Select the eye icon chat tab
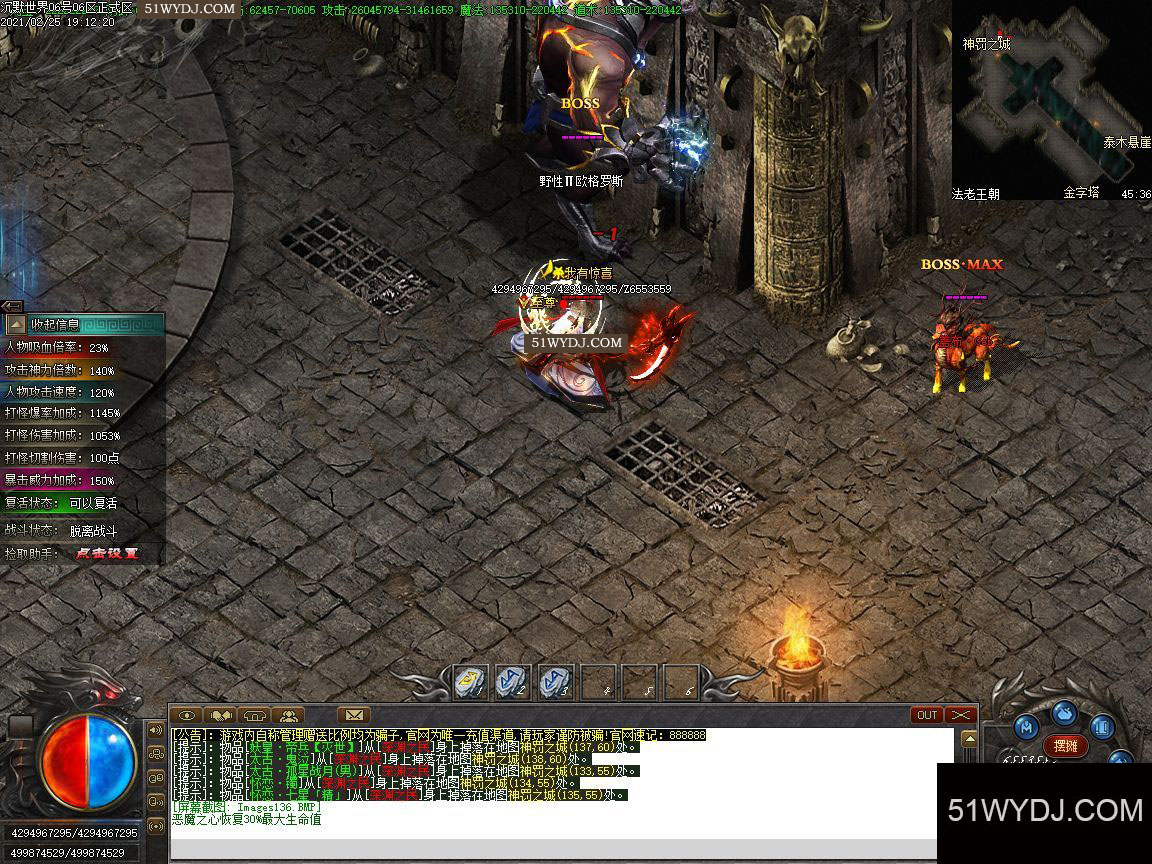Image resolution: width=1152 pixels, height=864 pixels. pyautogui.click(x=187, y=715)
